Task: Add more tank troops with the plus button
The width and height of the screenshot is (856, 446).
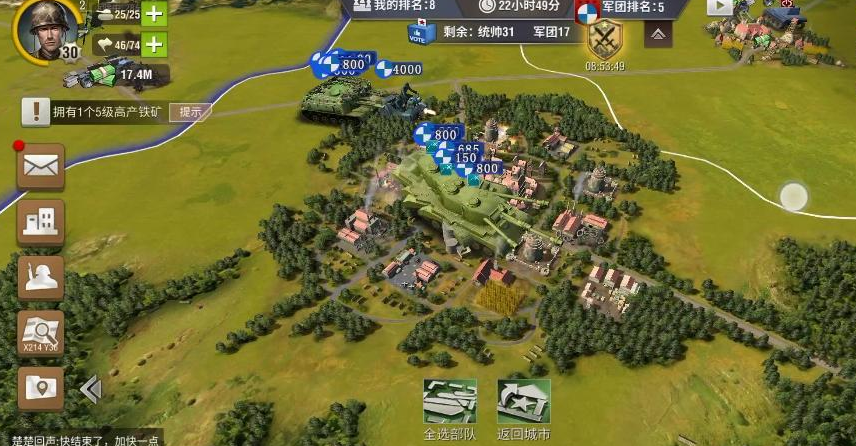Action: pos(154,14)
